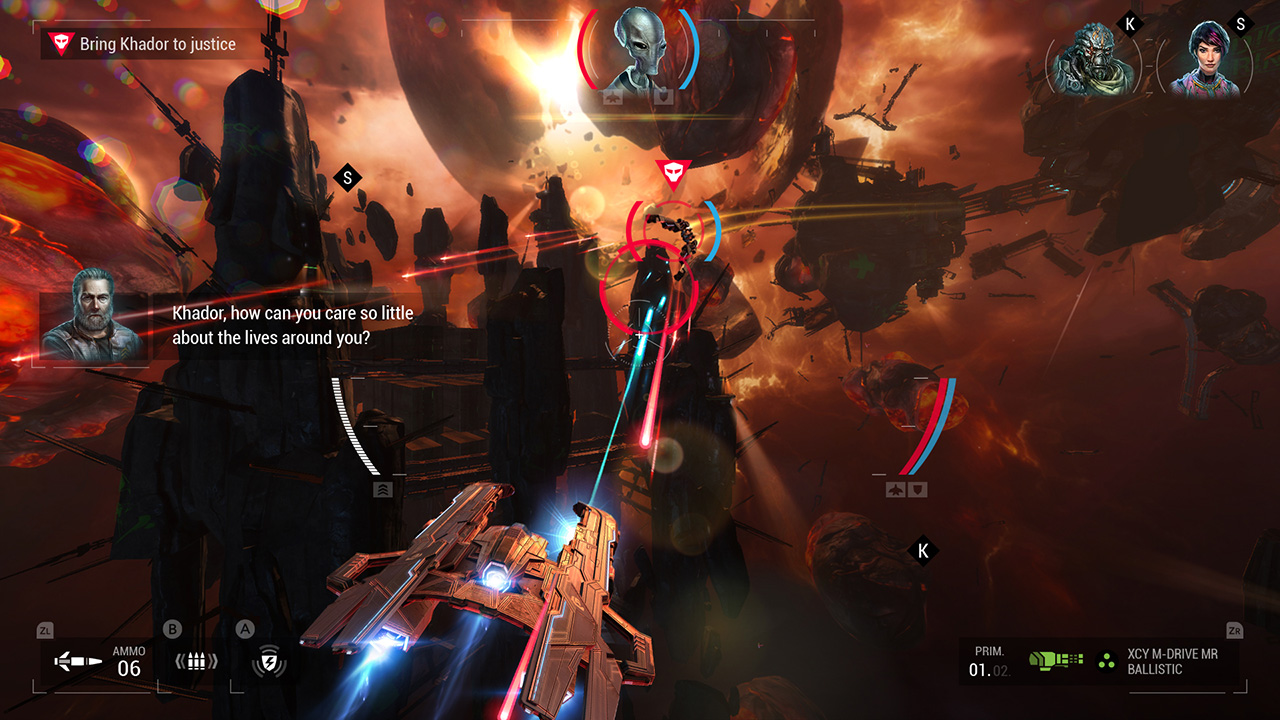Click the shield icon below the alien portrait

click(x=663, y=97)
